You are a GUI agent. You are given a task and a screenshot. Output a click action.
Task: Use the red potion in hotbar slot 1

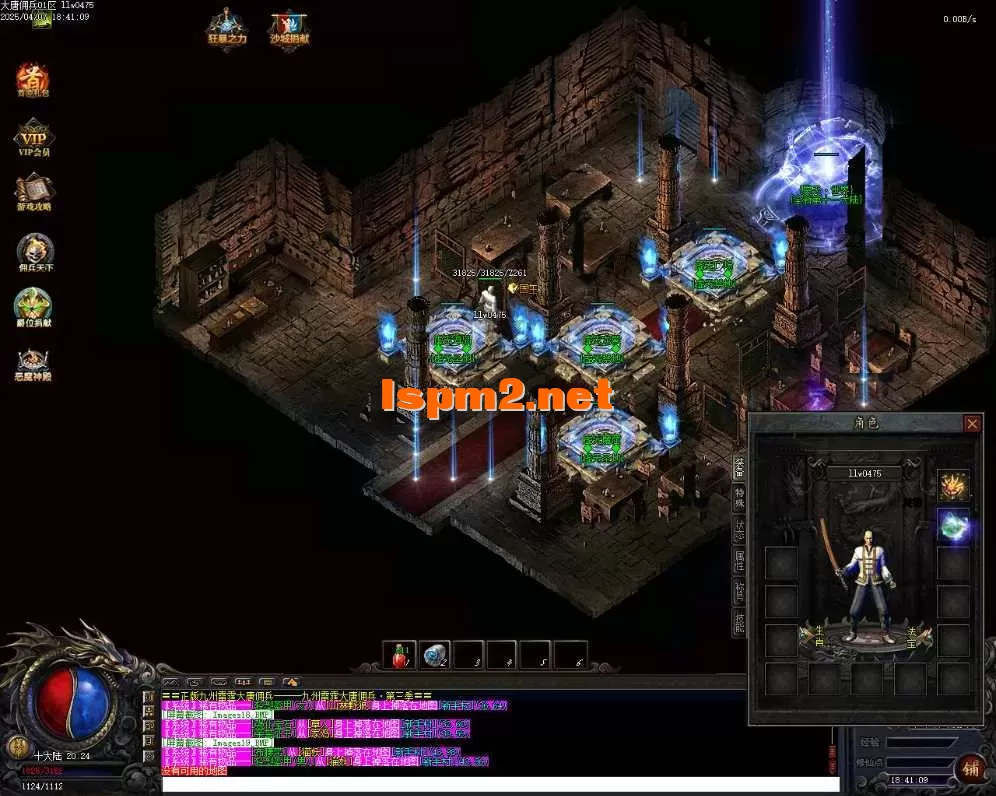click(400, 655)
